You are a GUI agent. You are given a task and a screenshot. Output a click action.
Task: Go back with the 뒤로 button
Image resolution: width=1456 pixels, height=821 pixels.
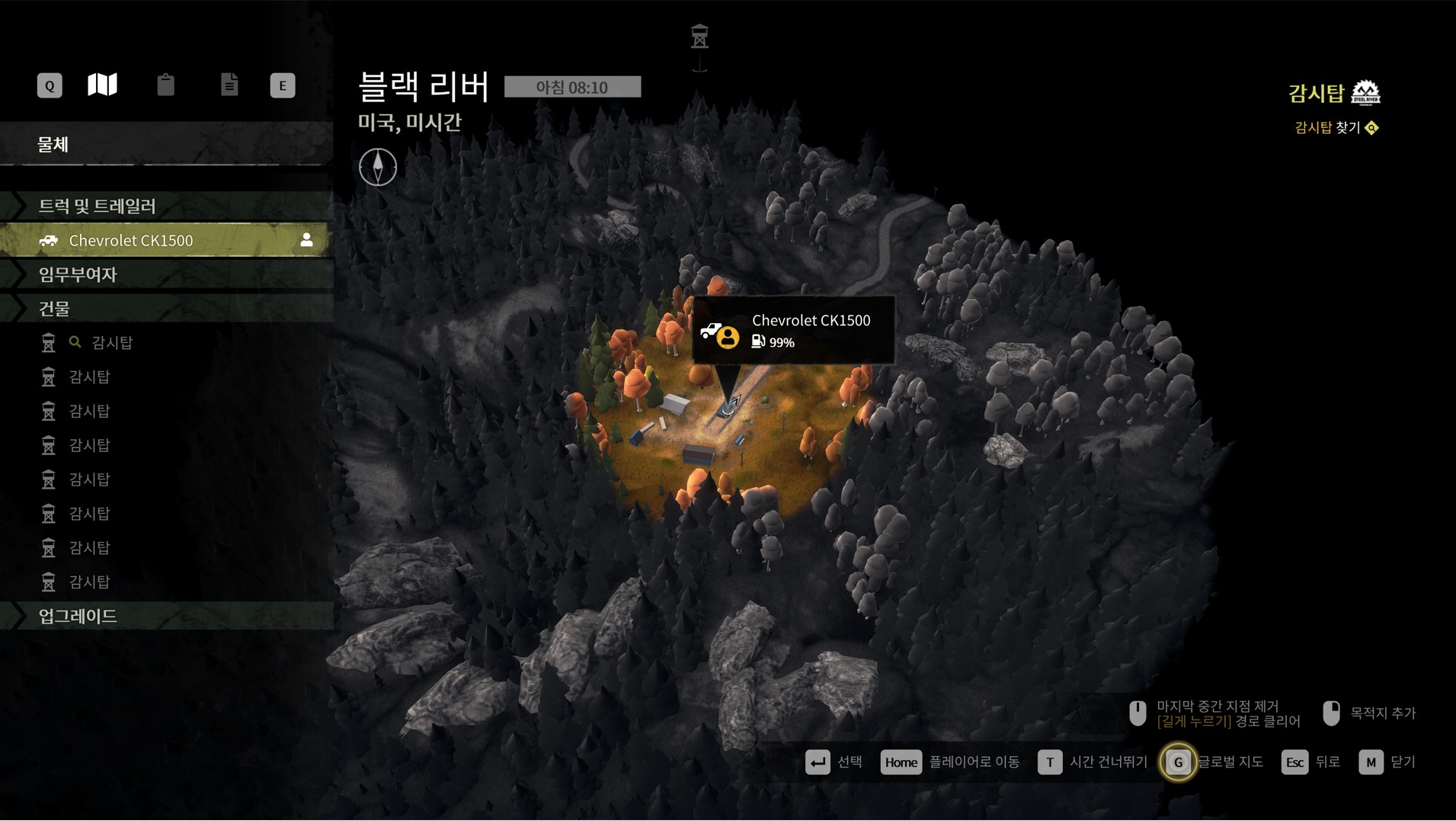1310,762
